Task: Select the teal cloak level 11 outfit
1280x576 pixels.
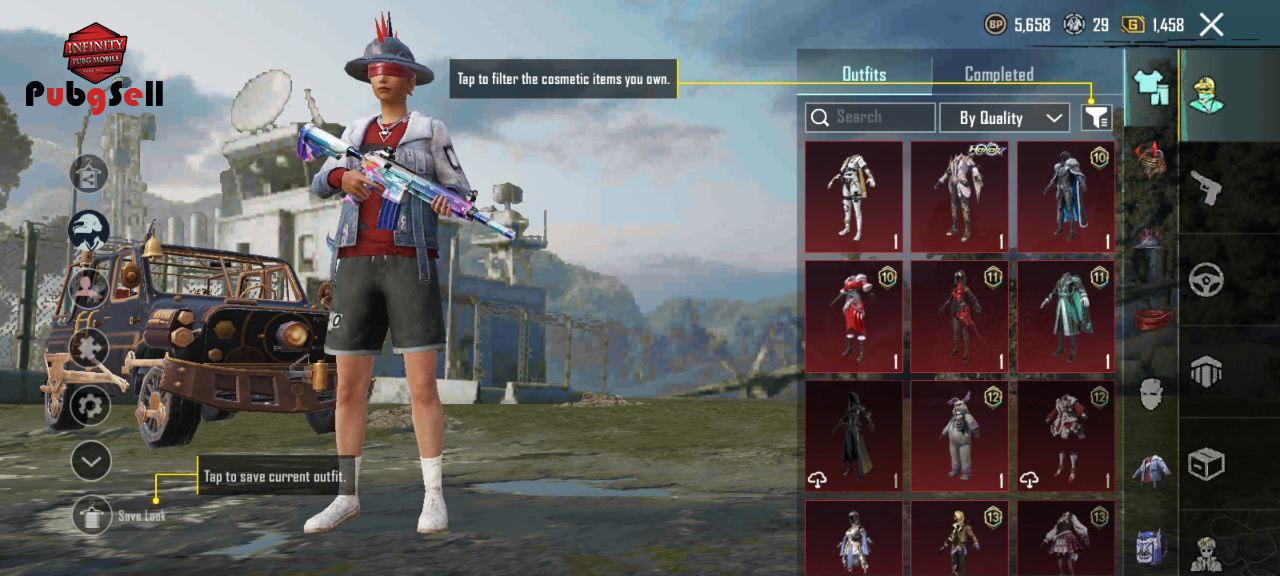Action: click(x=1065, y=316)
